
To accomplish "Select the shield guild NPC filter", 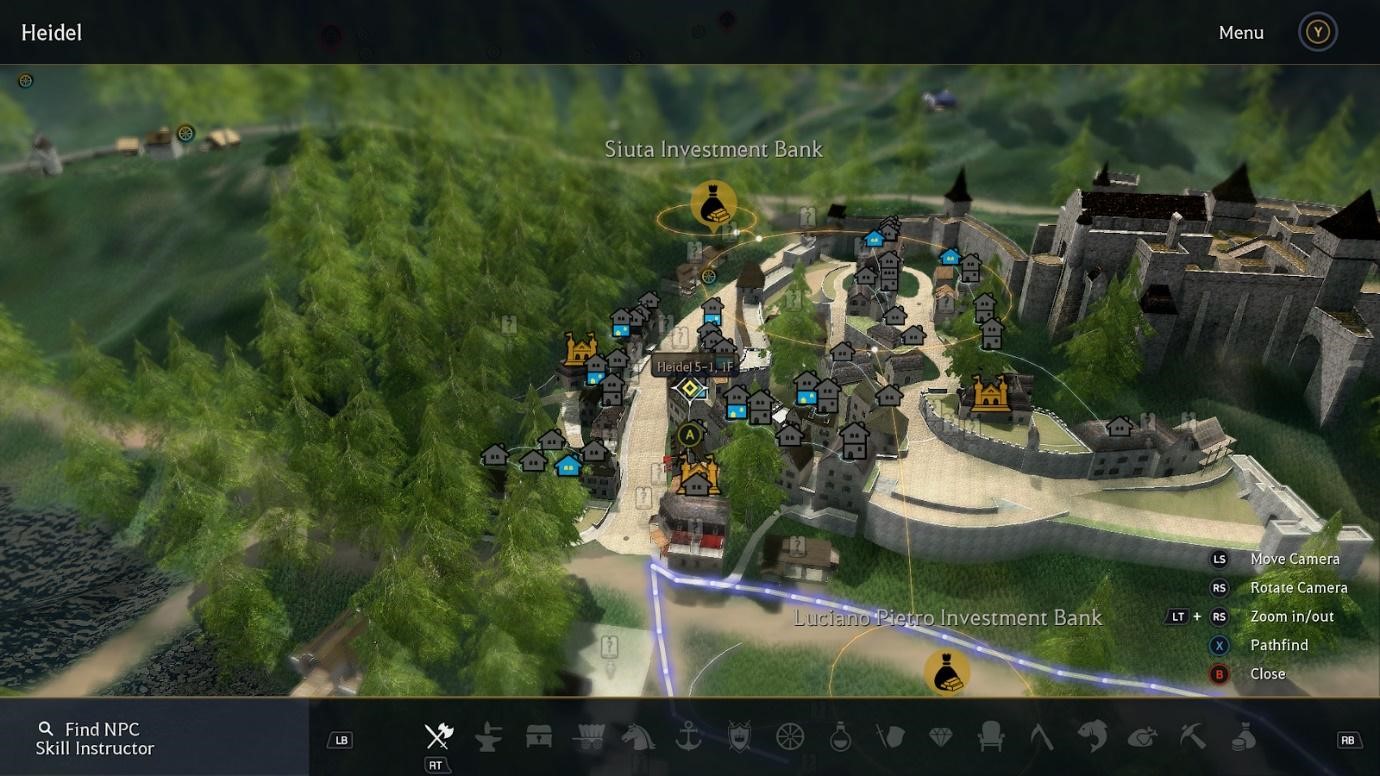I will click(739, 737).
